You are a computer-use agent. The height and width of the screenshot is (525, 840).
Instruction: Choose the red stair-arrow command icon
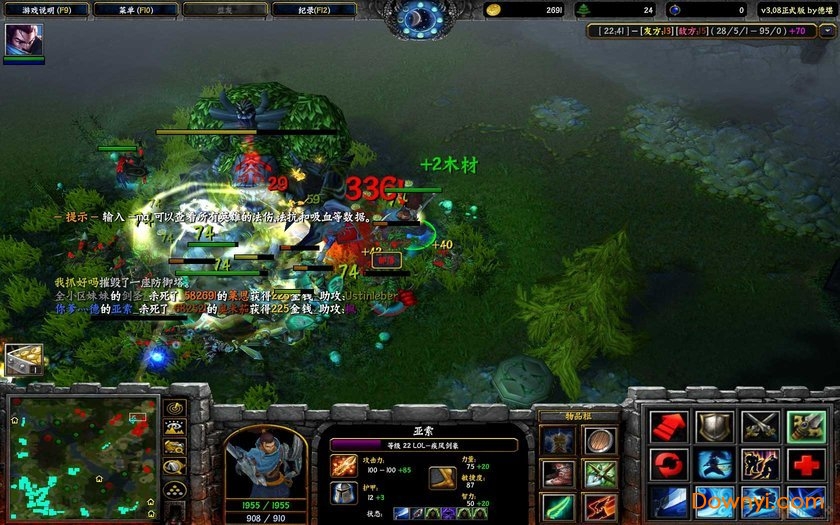click(x=668, y=427)
